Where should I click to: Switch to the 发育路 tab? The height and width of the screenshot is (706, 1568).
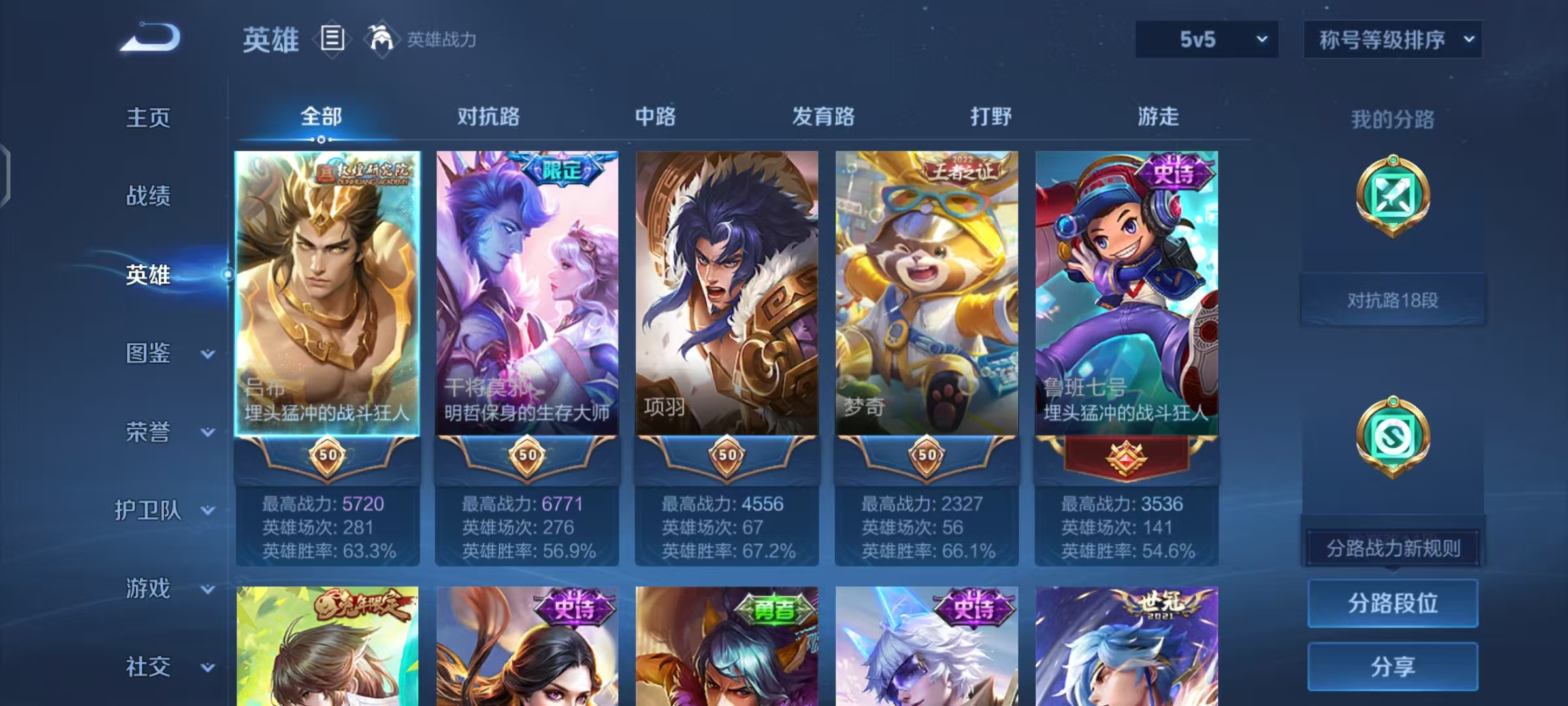coord(822,118)
